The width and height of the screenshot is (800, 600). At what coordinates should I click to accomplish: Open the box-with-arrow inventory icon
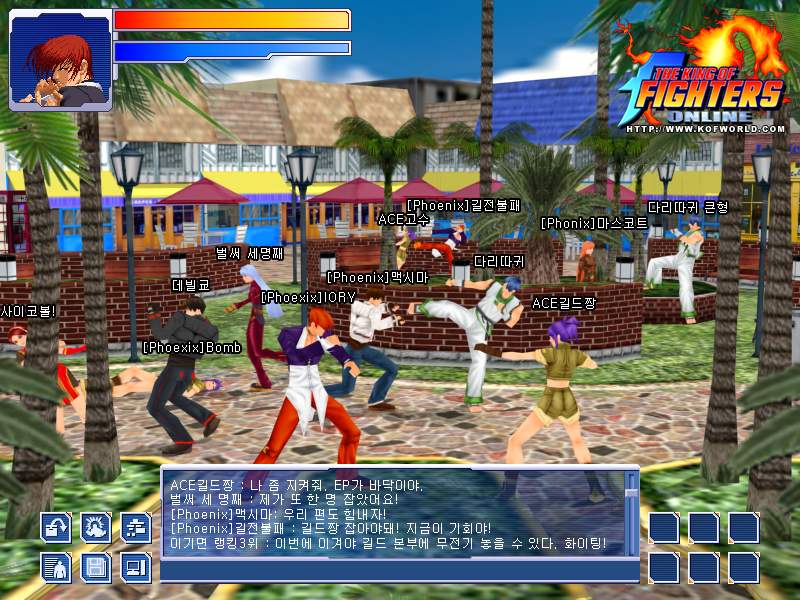[x=56, y=528]
